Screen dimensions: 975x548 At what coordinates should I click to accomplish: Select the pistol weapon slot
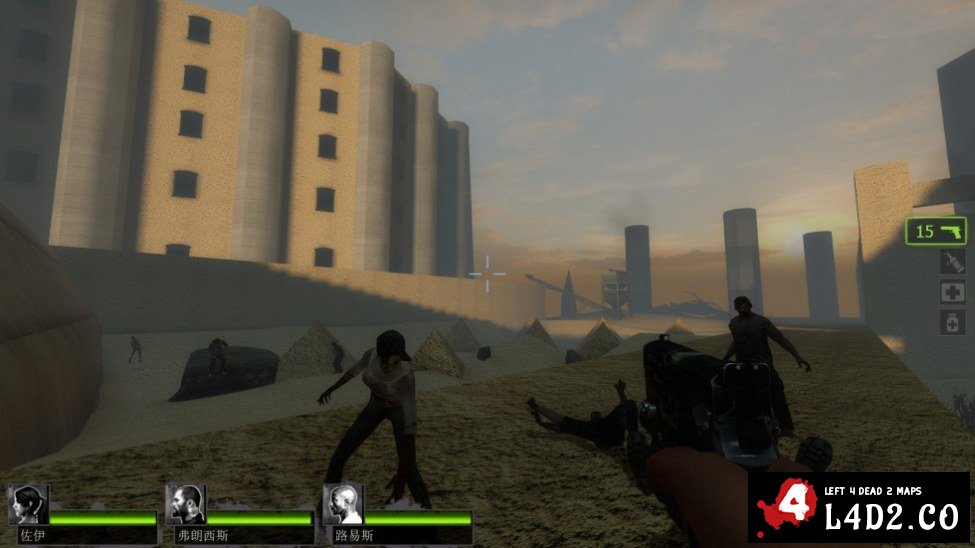936,231
